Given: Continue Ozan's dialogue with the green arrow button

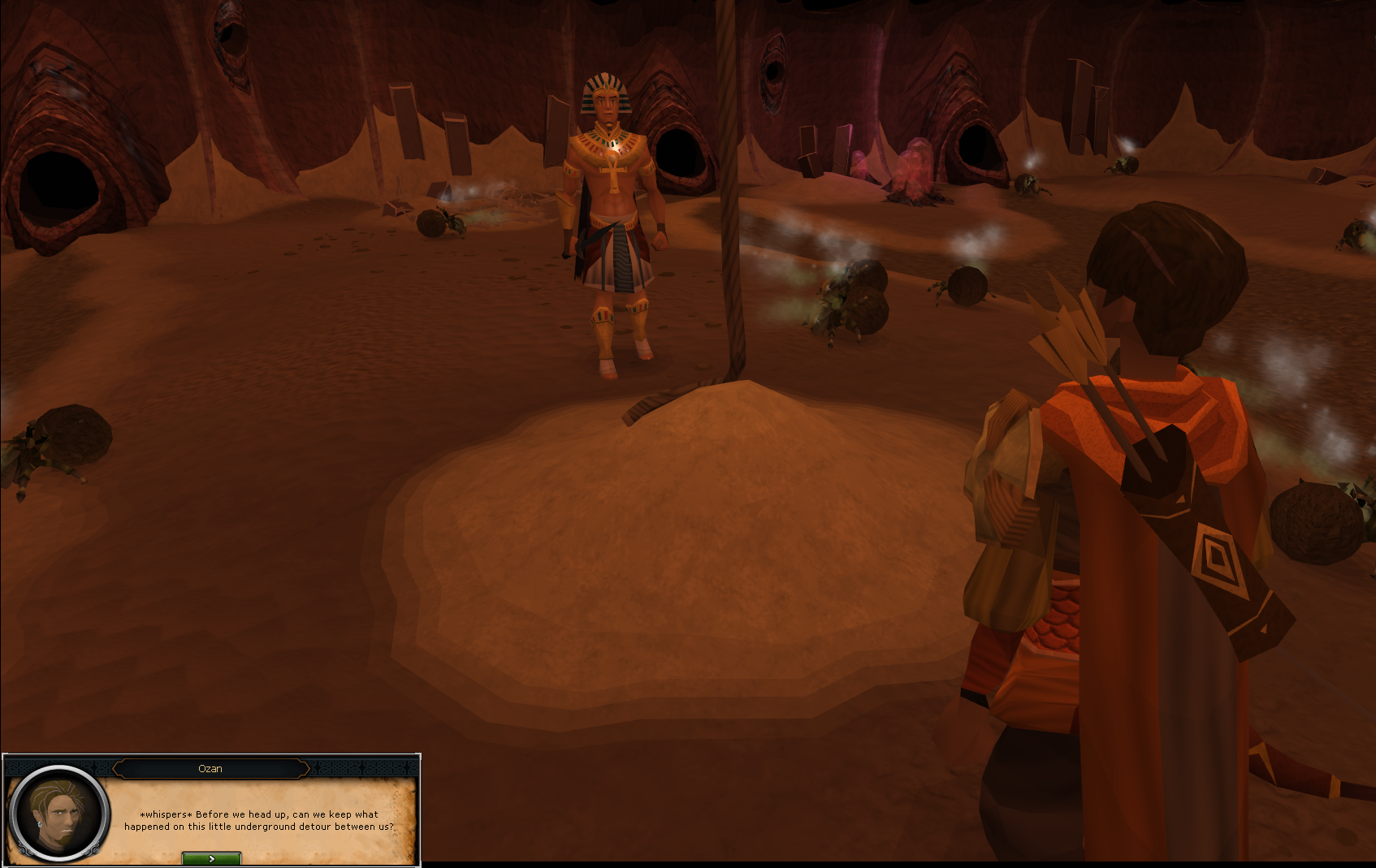Looking at the screenshot, I should tap(211, 858).
